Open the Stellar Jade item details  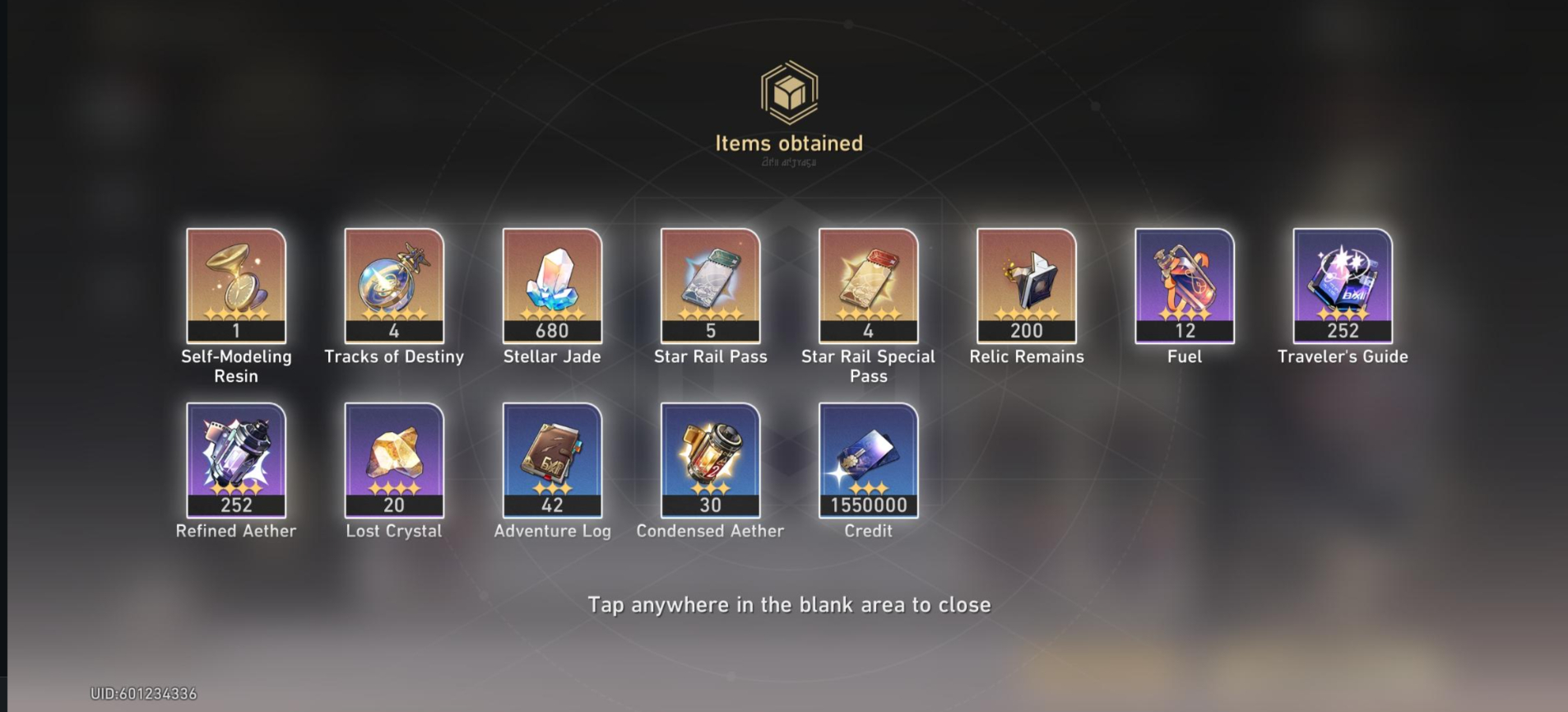click(552, 285)
